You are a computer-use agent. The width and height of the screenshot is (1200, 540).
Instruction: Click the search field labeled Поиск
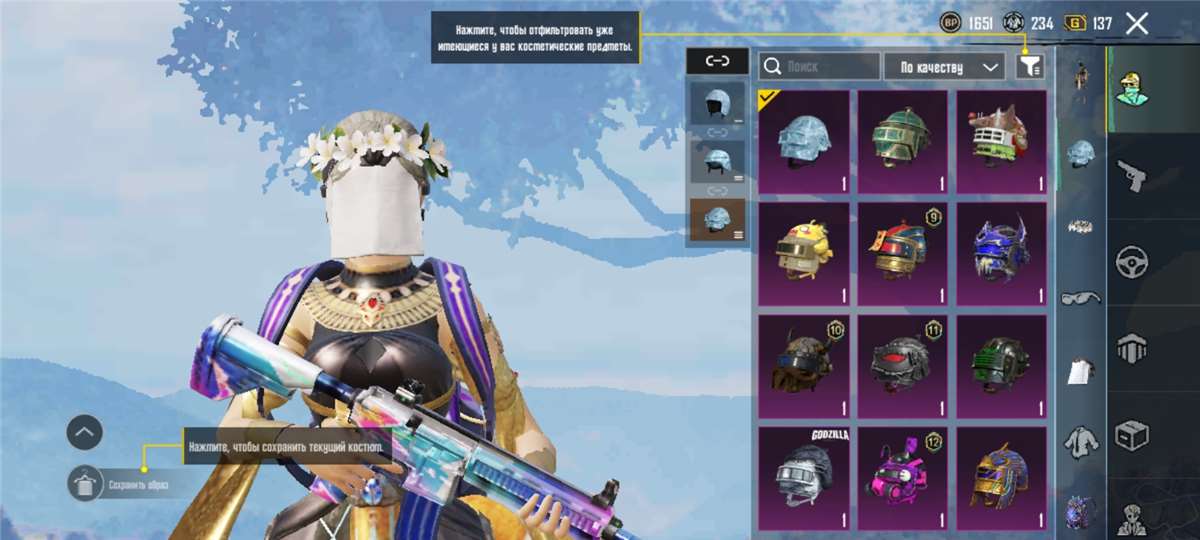(819, 67)
